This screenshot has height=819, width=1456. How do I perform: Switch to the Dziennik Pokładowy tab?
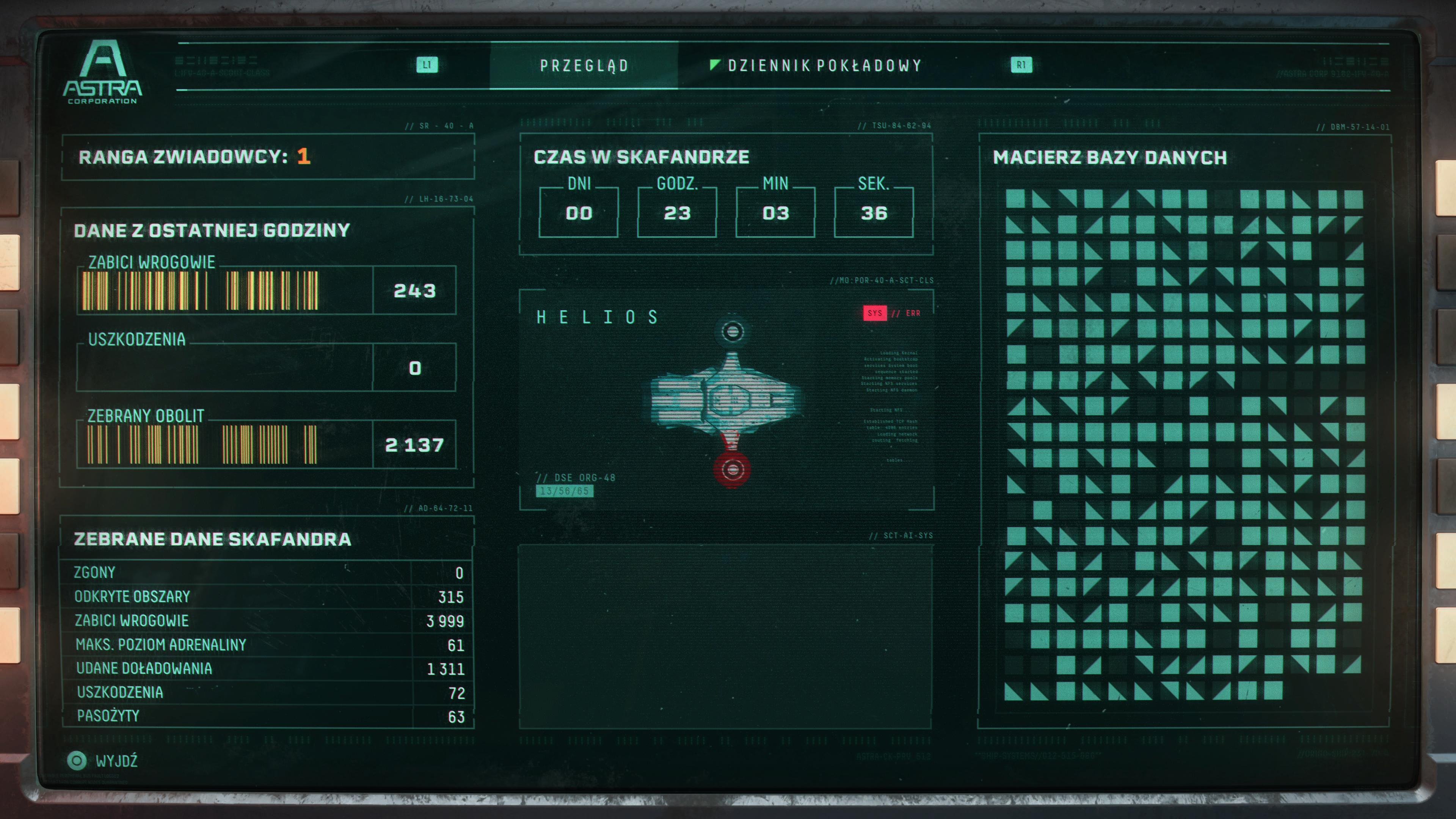(824, 66)
